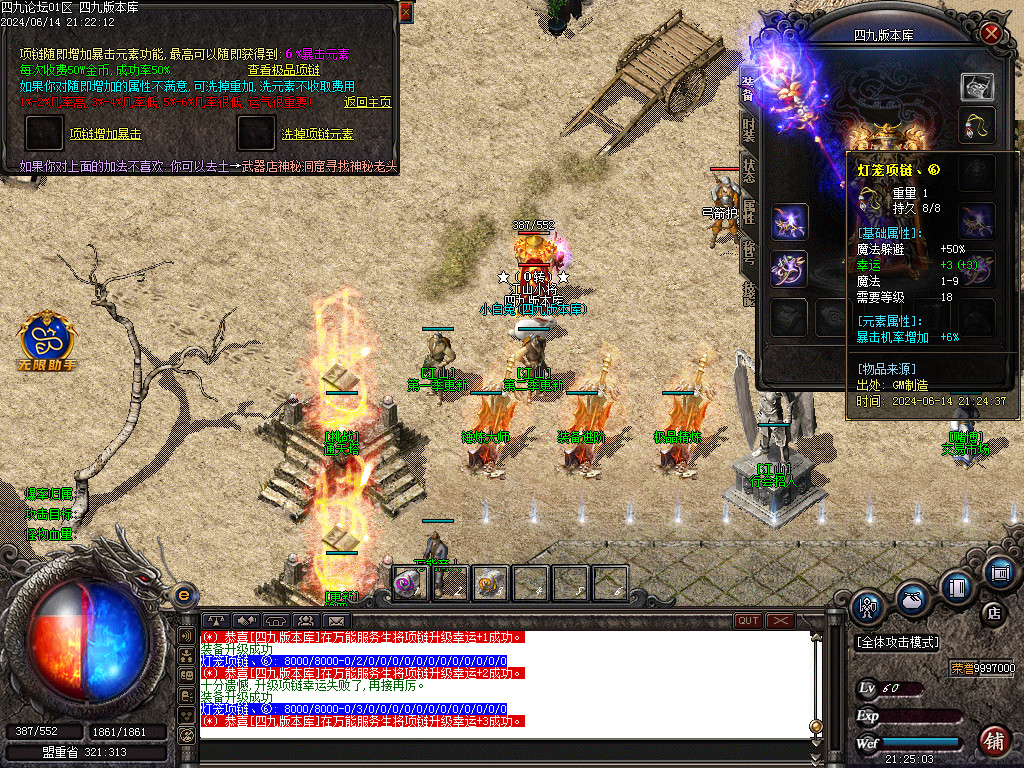Toggle the 全体攻击模式 attack mode label
Image resolution: width=1024 pixels, height=768 pixels.
tap(899, 641)
